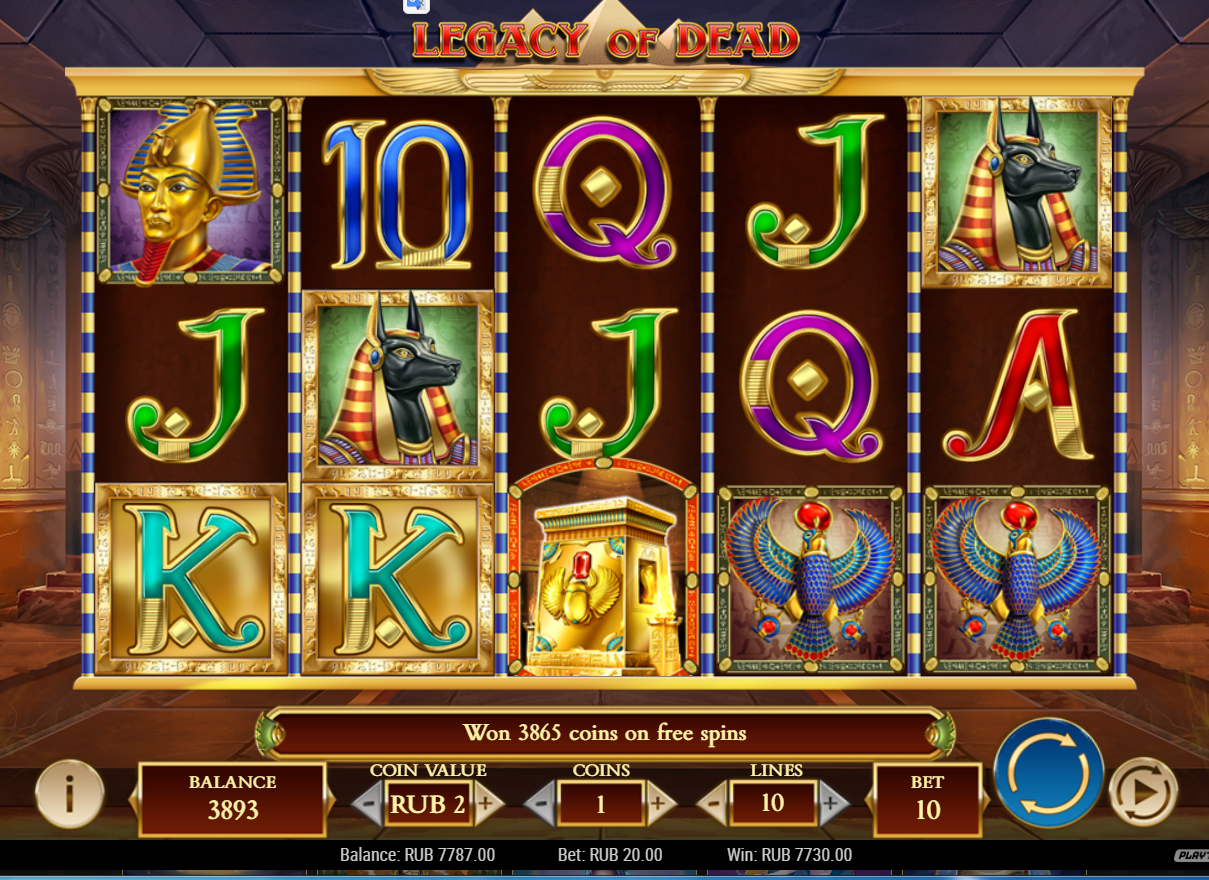Click the muted sound icon at top
This screenshot has height=880, width=1209.
pos(416,5)
